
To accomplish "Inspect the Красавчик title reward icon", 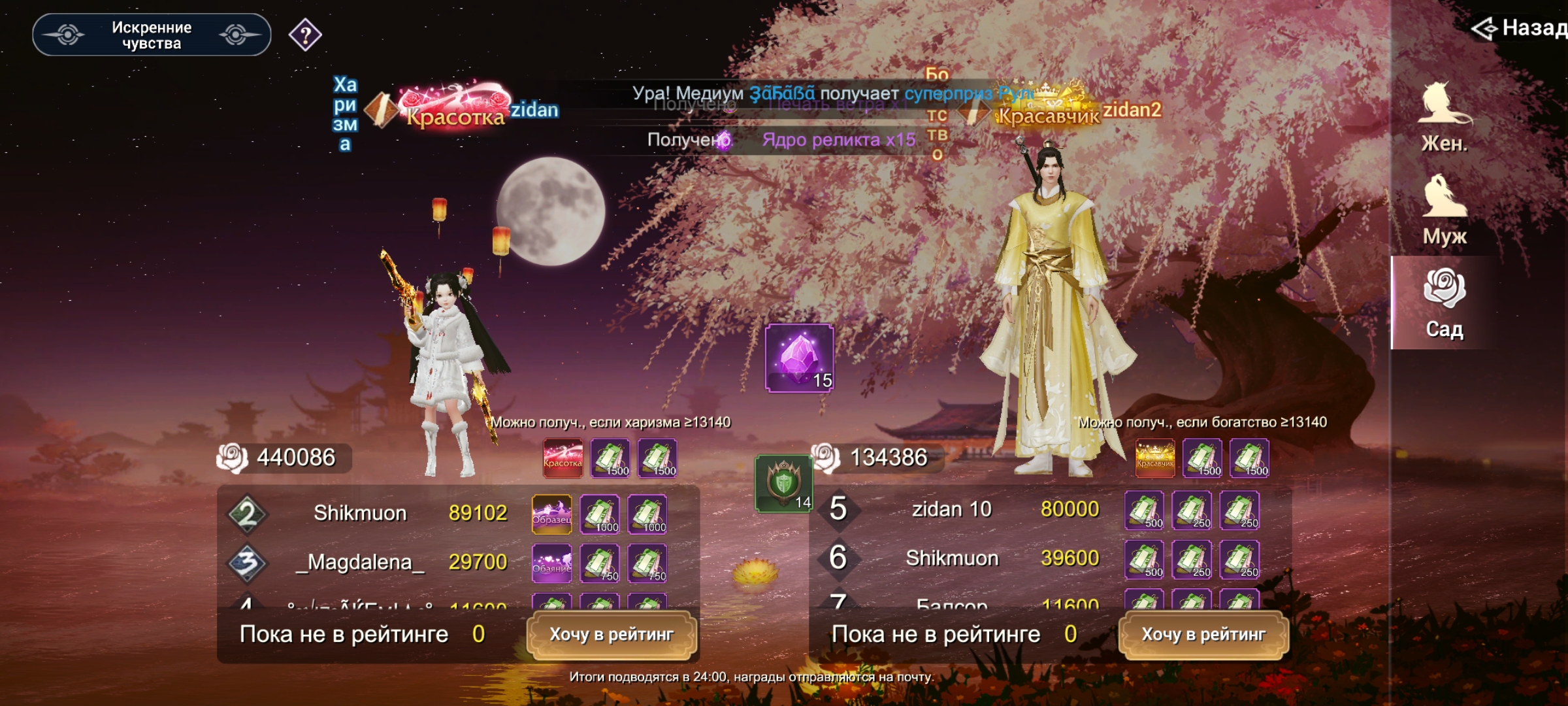I will [1155, 458].
